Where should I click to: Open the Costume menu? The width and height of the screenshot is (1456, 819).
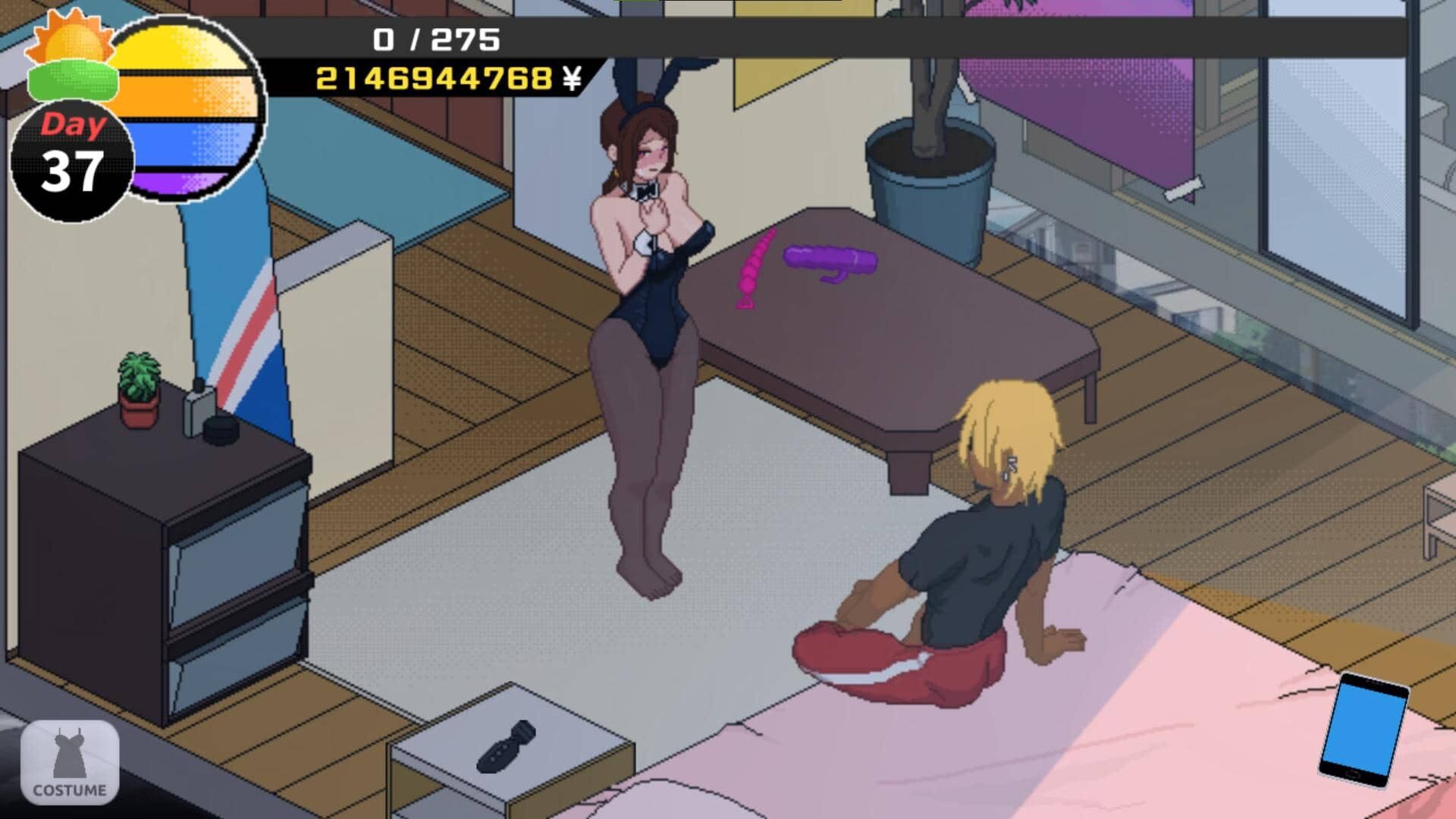(70, 762)
